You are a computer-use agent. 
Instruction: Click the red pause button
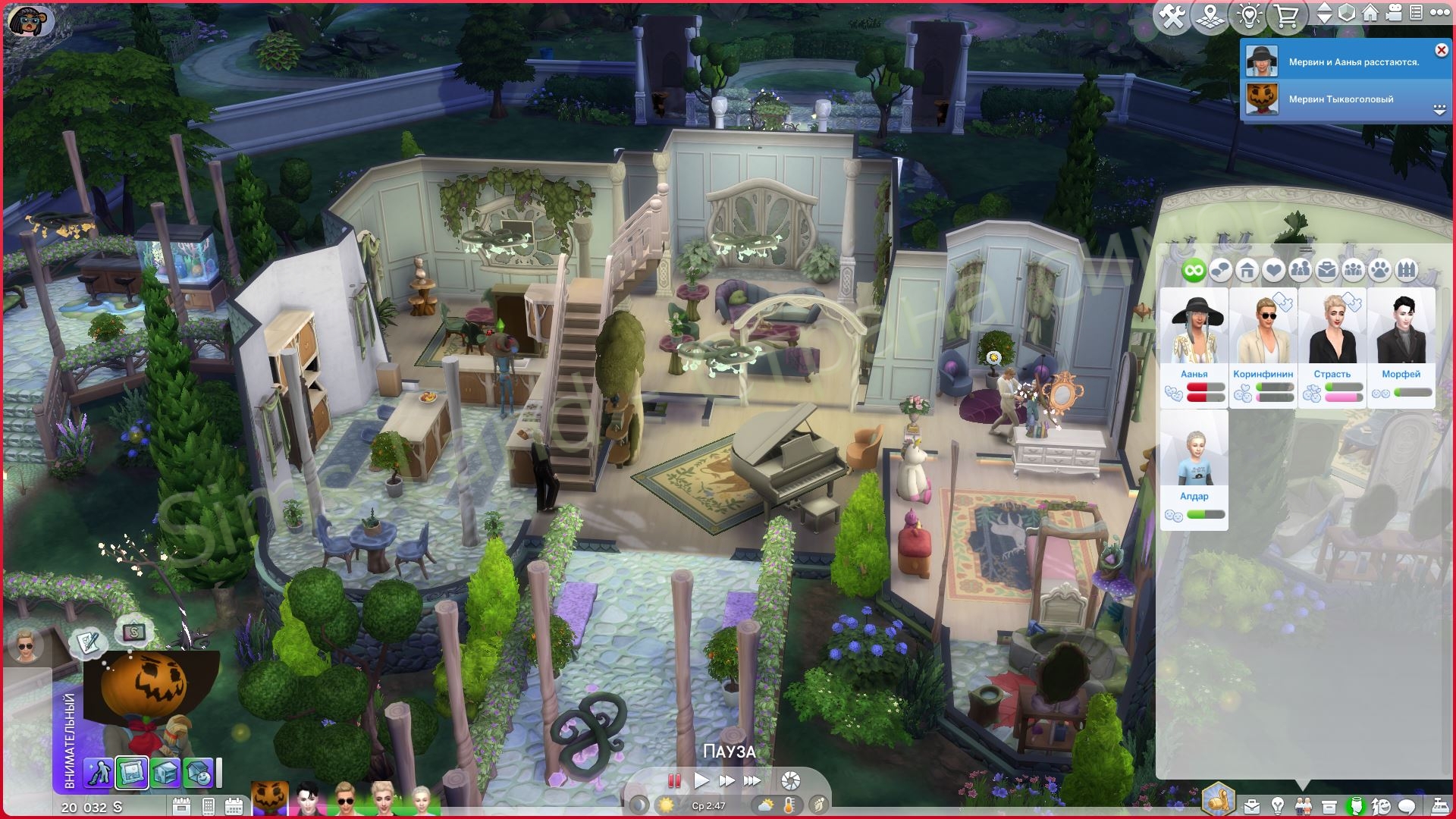pyautogui.click(x=673, y=780)
